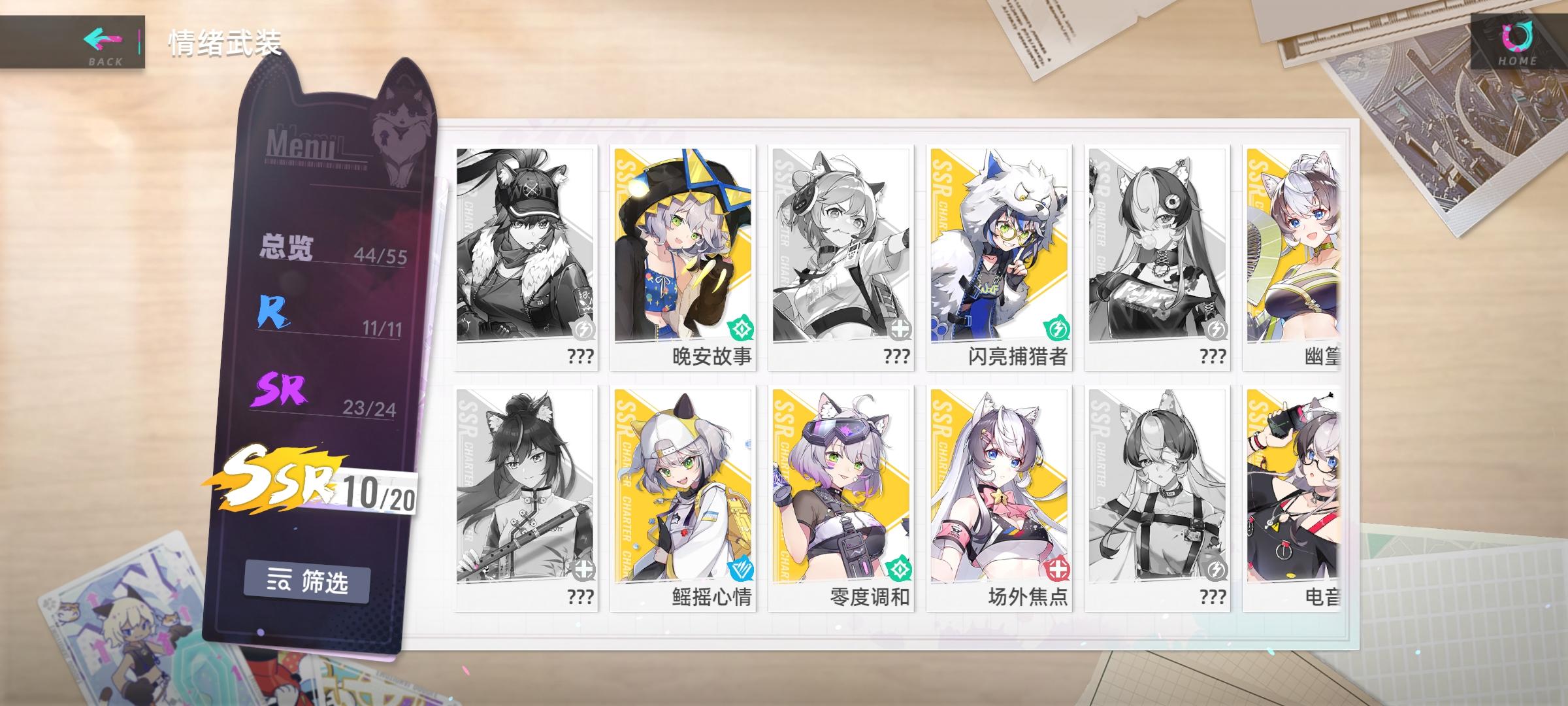Viewport: 1568px width, 706px height.
Task: Click the plus element icon on the bottom-left ??? card
Action: point(583,570)
